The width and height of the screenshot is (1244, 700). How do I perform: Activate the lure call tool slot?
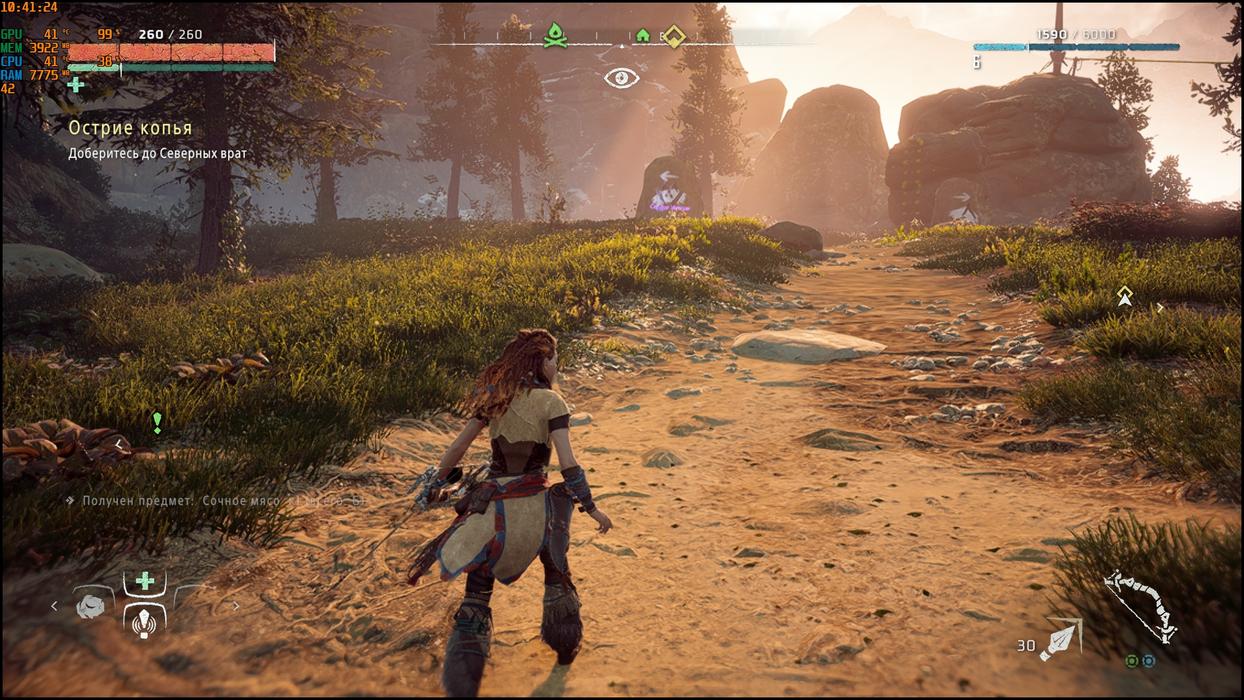145,621
